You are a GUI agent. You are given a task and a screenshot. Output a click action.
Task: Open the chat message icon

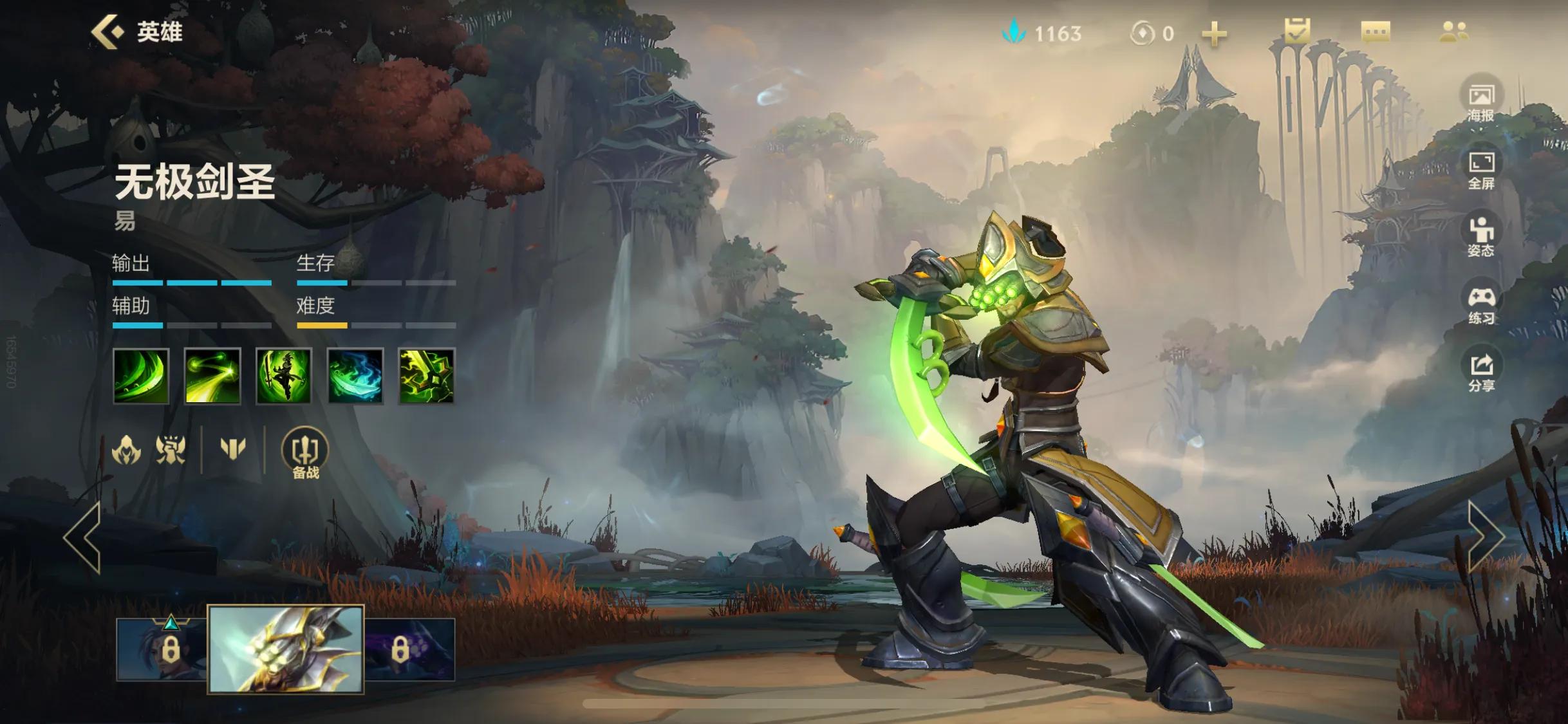coord(1376,32)
